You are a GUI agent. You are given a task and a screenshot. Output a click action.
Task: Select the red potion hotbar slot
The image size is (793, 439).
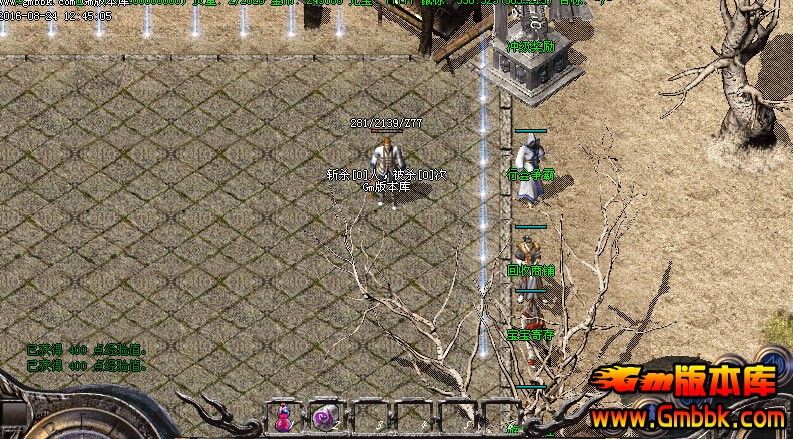283,418
